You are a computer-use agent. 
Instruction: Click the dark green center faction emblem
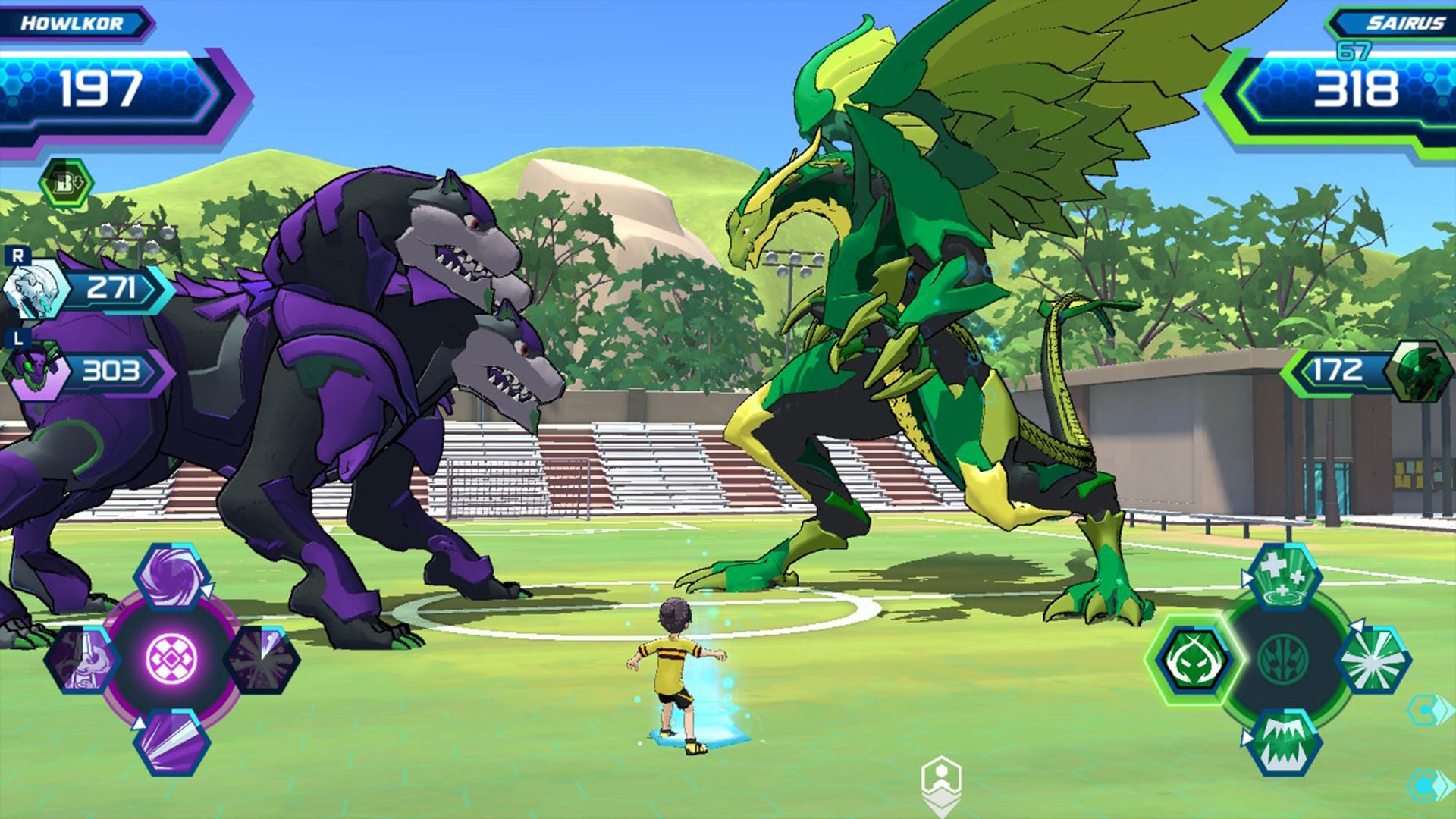(x=1283, y=658)
